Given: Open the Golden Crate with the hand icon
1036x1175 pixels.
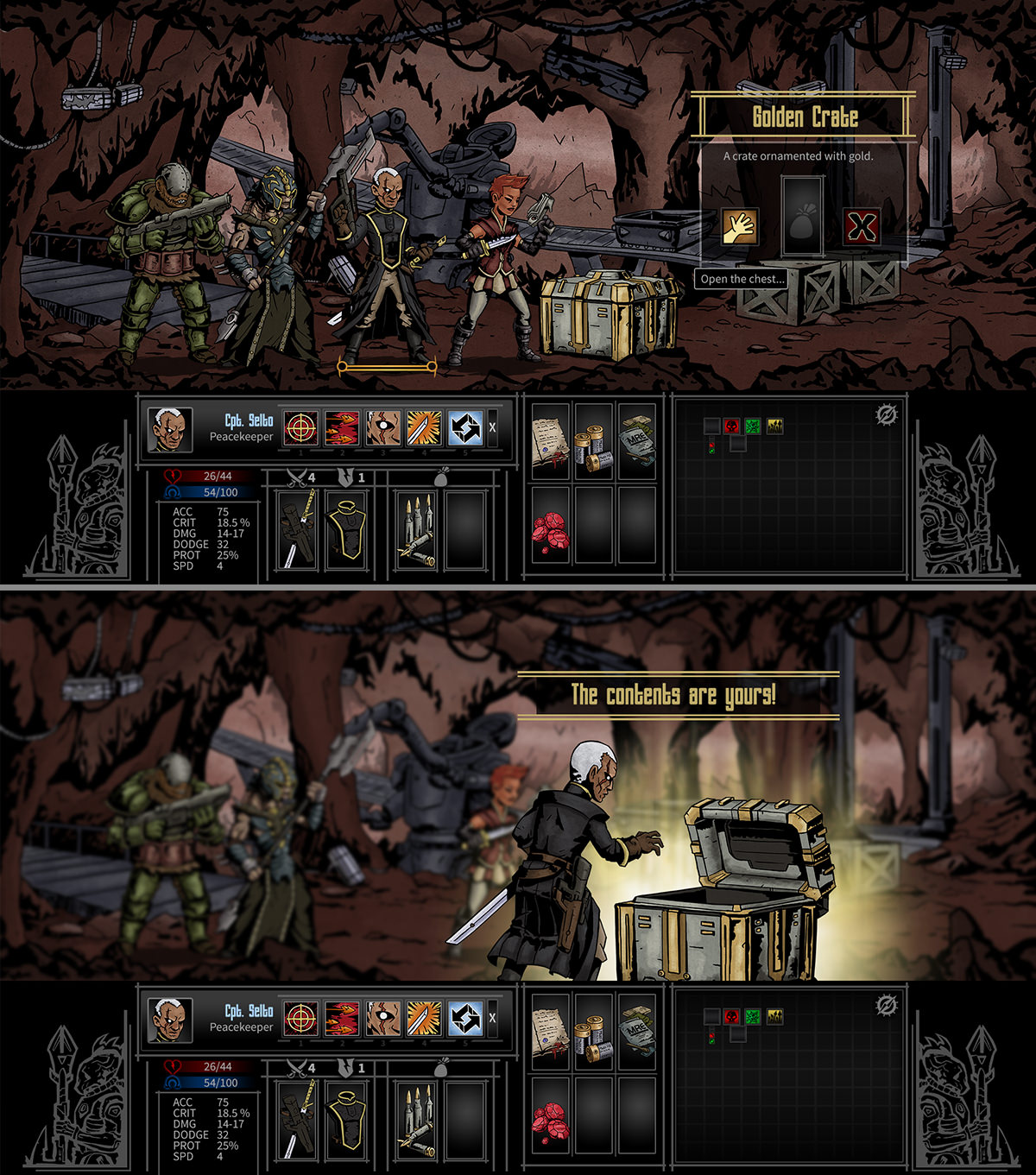Looking at the screenshot, I should point(740,227).
